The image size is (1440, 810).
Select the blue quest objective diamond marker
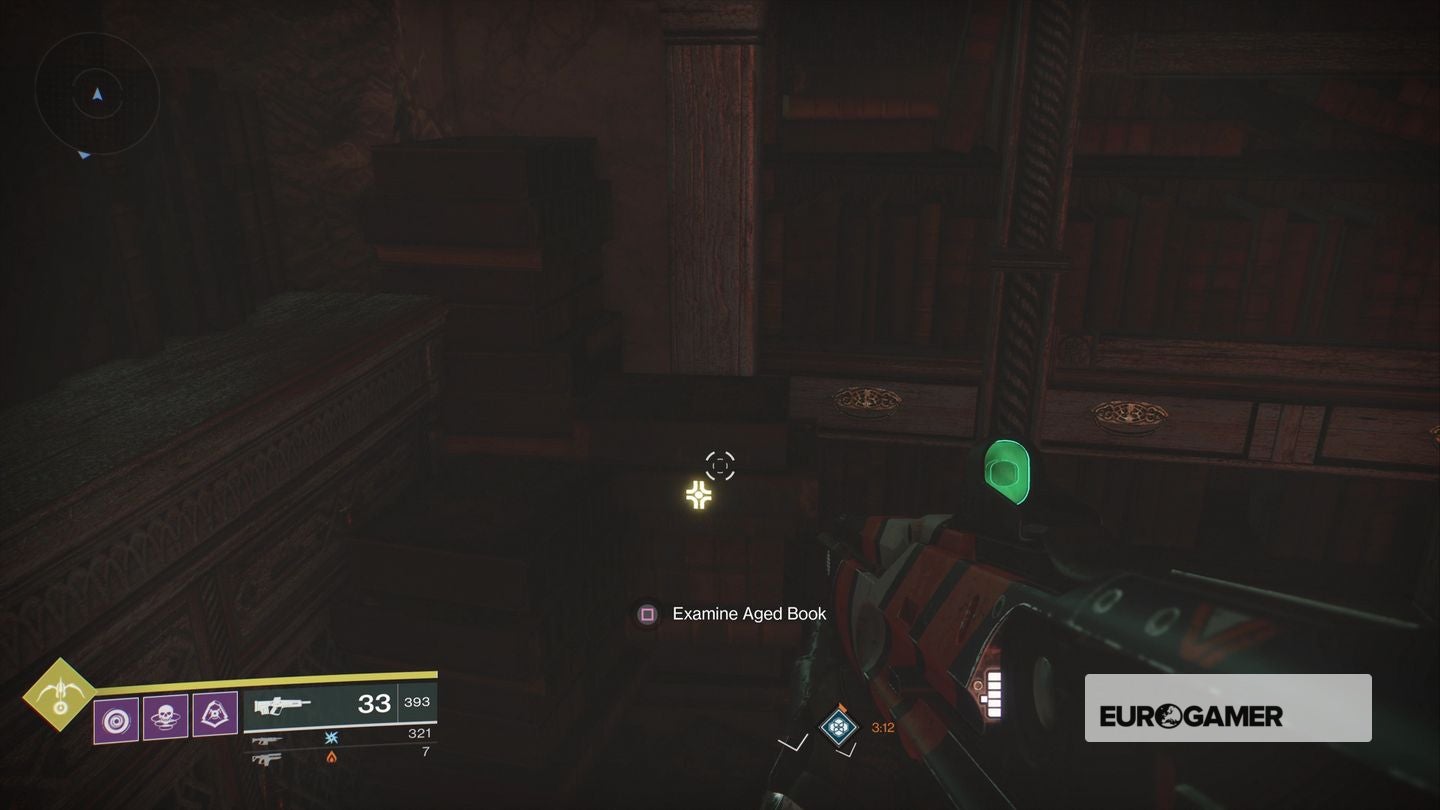(837, 727)
